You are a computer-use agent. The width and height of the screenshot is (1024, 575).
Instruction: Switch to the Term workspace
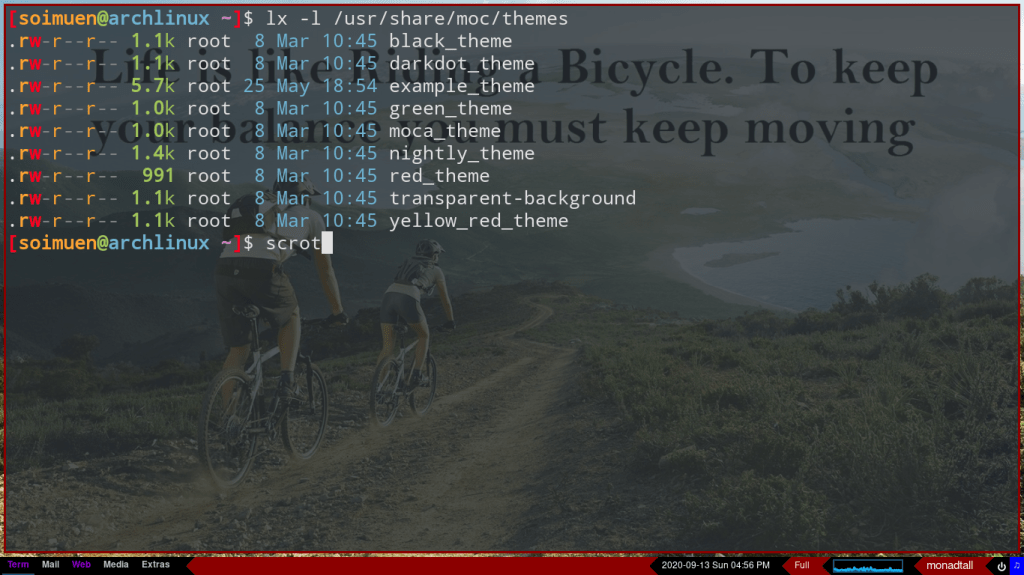pyautogui.click(x=18, y=565)
